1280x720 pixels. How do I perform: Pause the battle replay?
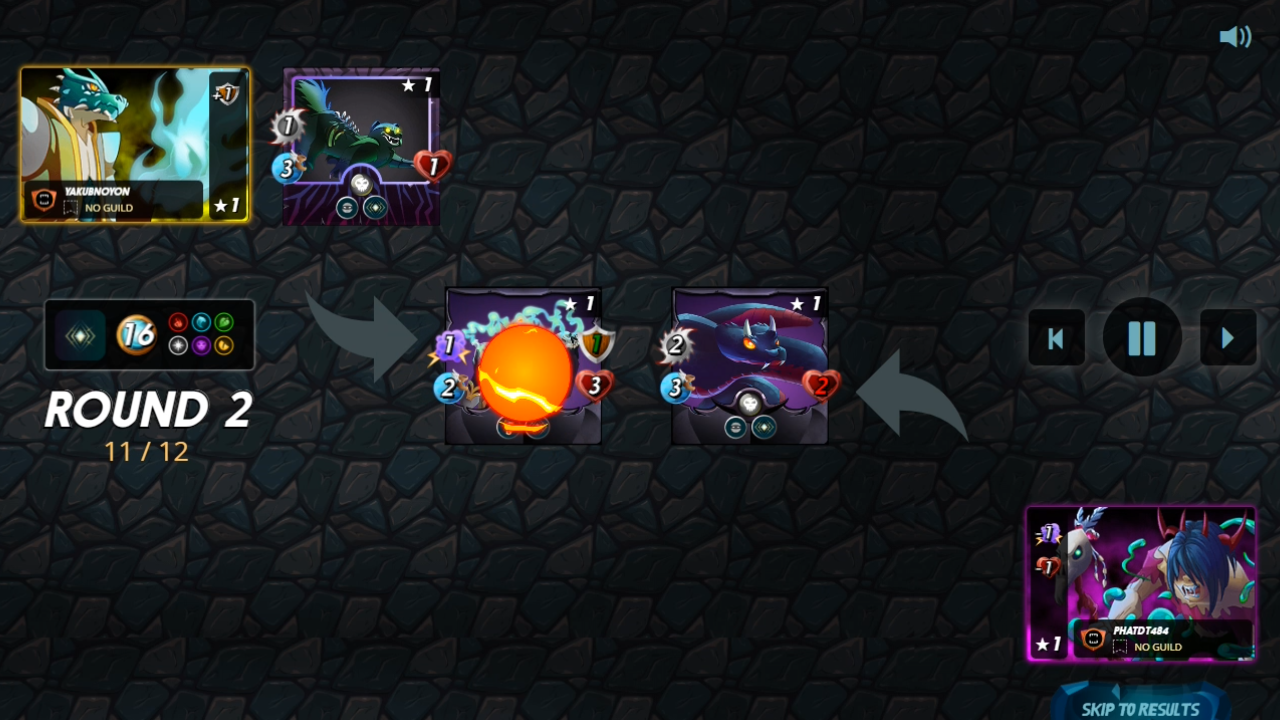point(1141,337)
